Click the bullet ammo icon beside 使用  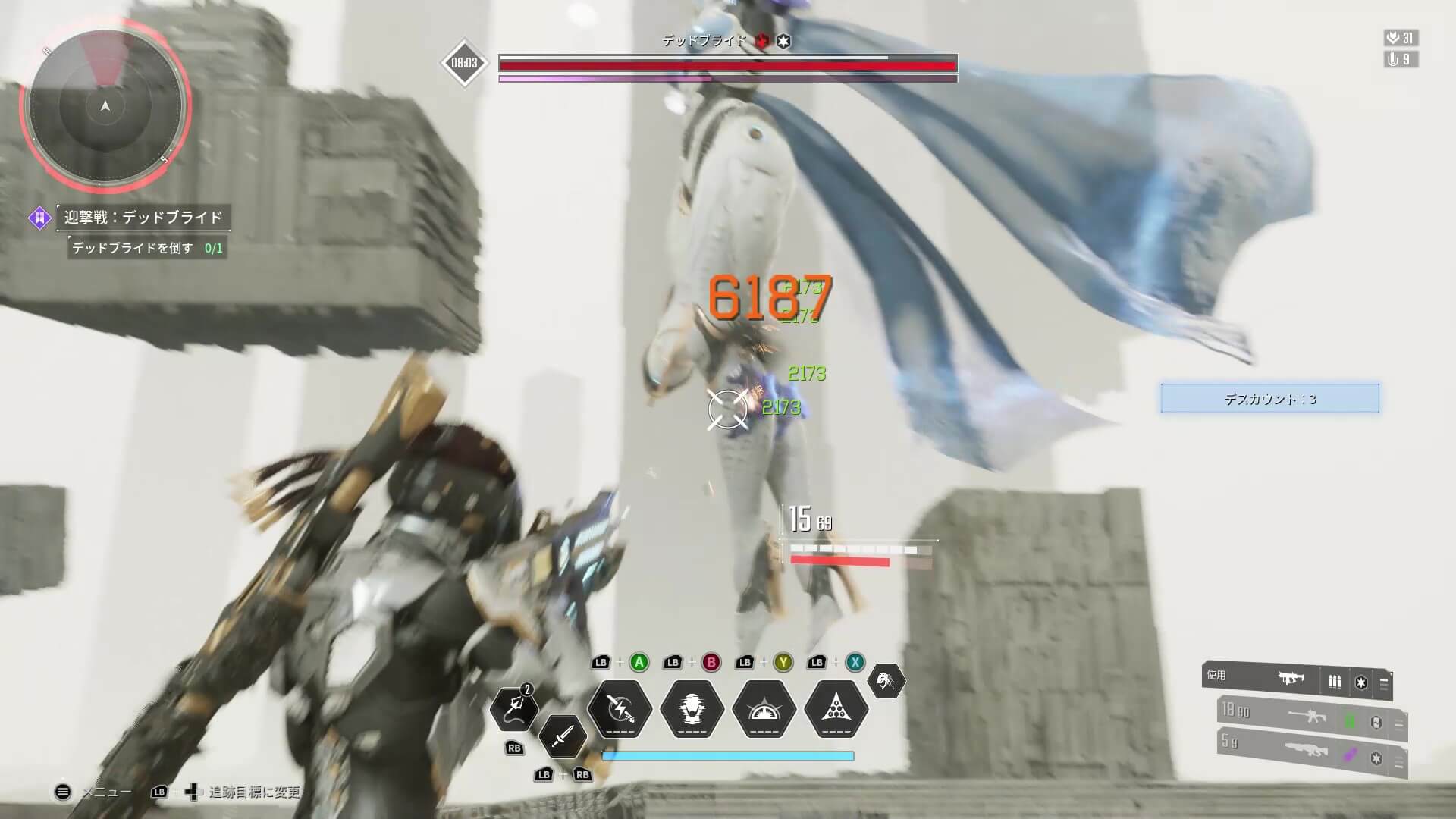pos(1335,681)
